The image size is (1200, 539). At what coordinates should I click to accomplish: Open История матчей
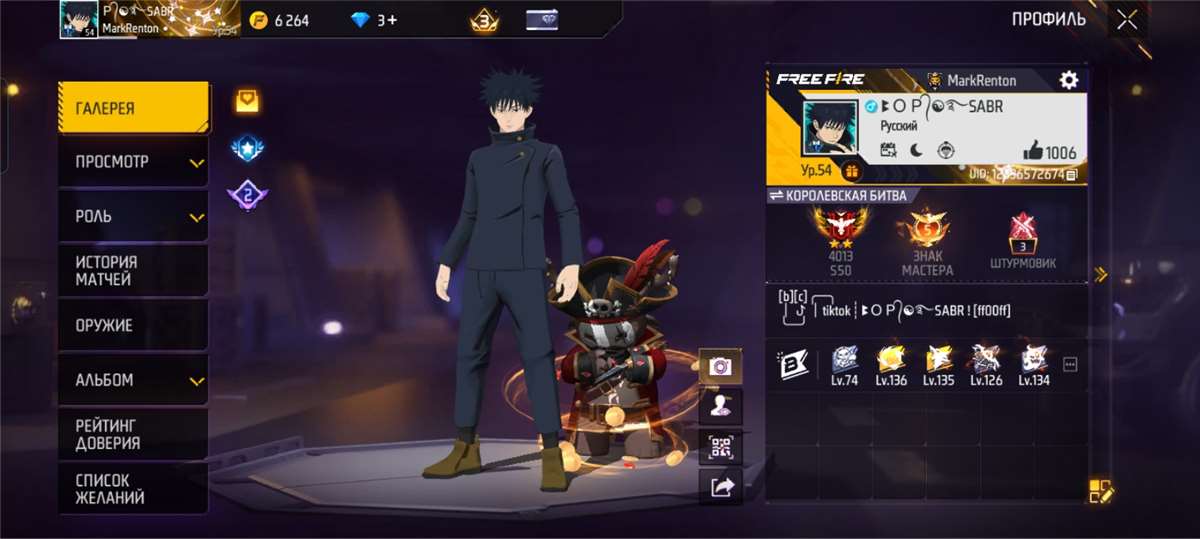(x=133, y=270)
